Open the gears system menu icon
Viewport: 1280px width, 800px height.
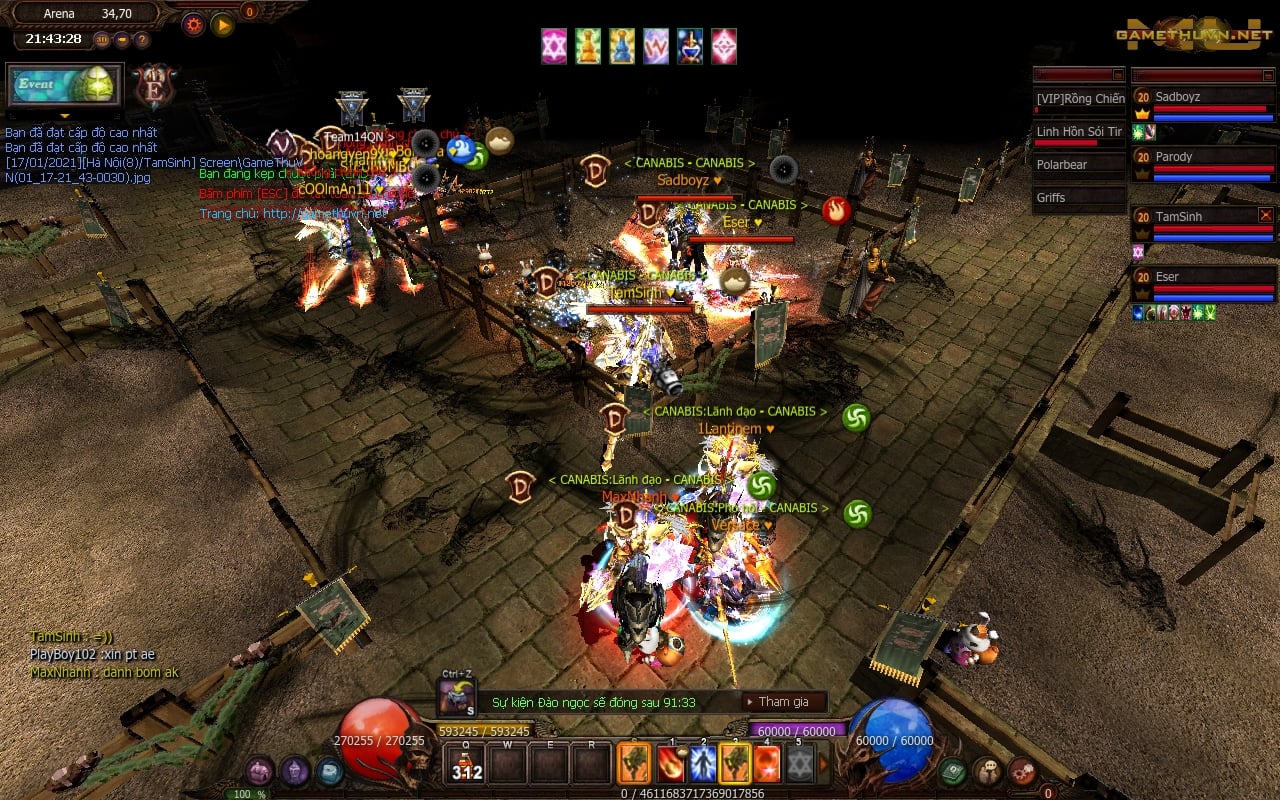(x=1022, y=771)
